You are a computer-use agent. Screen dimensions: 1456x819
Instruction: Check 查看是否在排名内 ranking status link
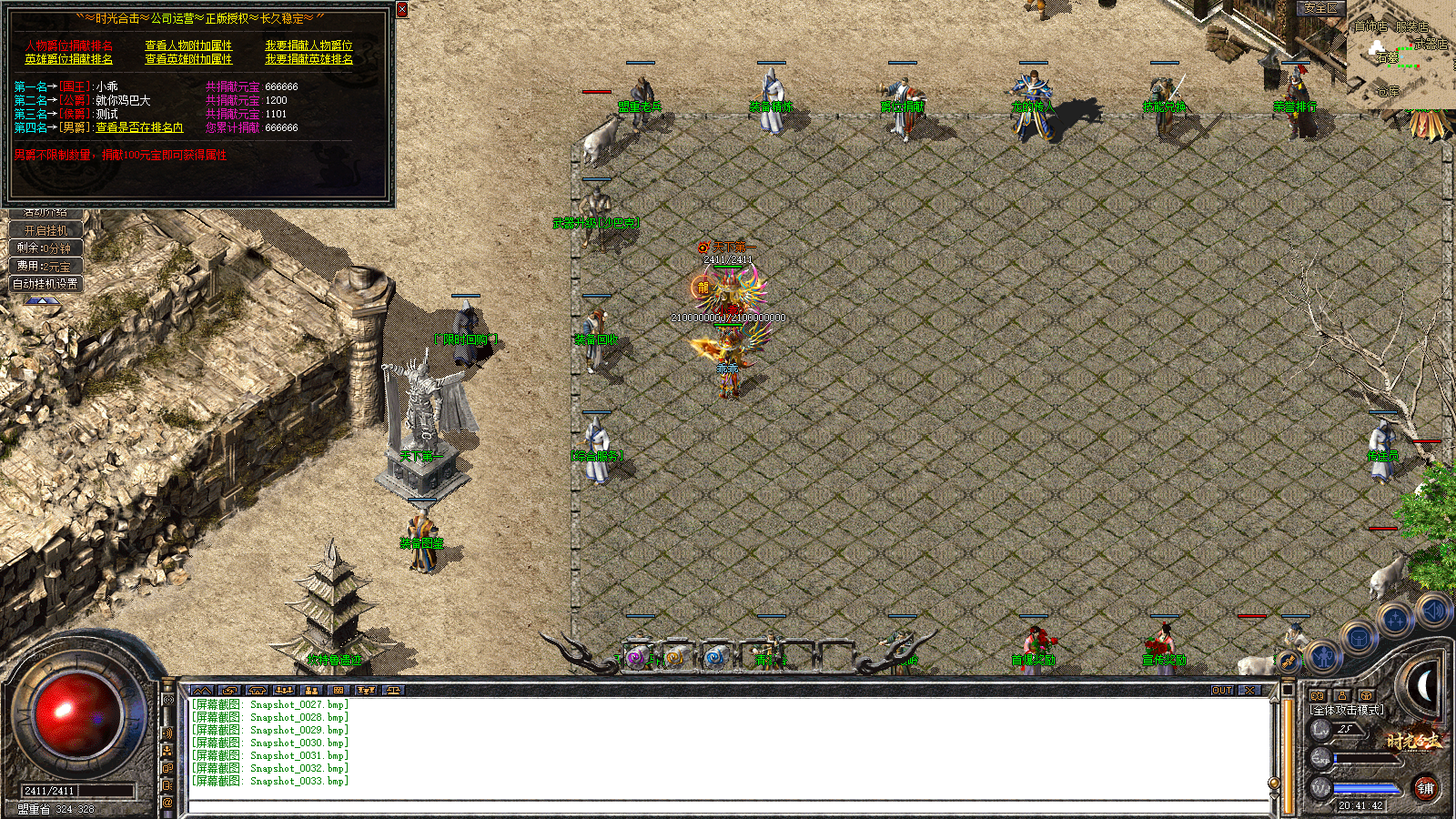coord(139,128)
